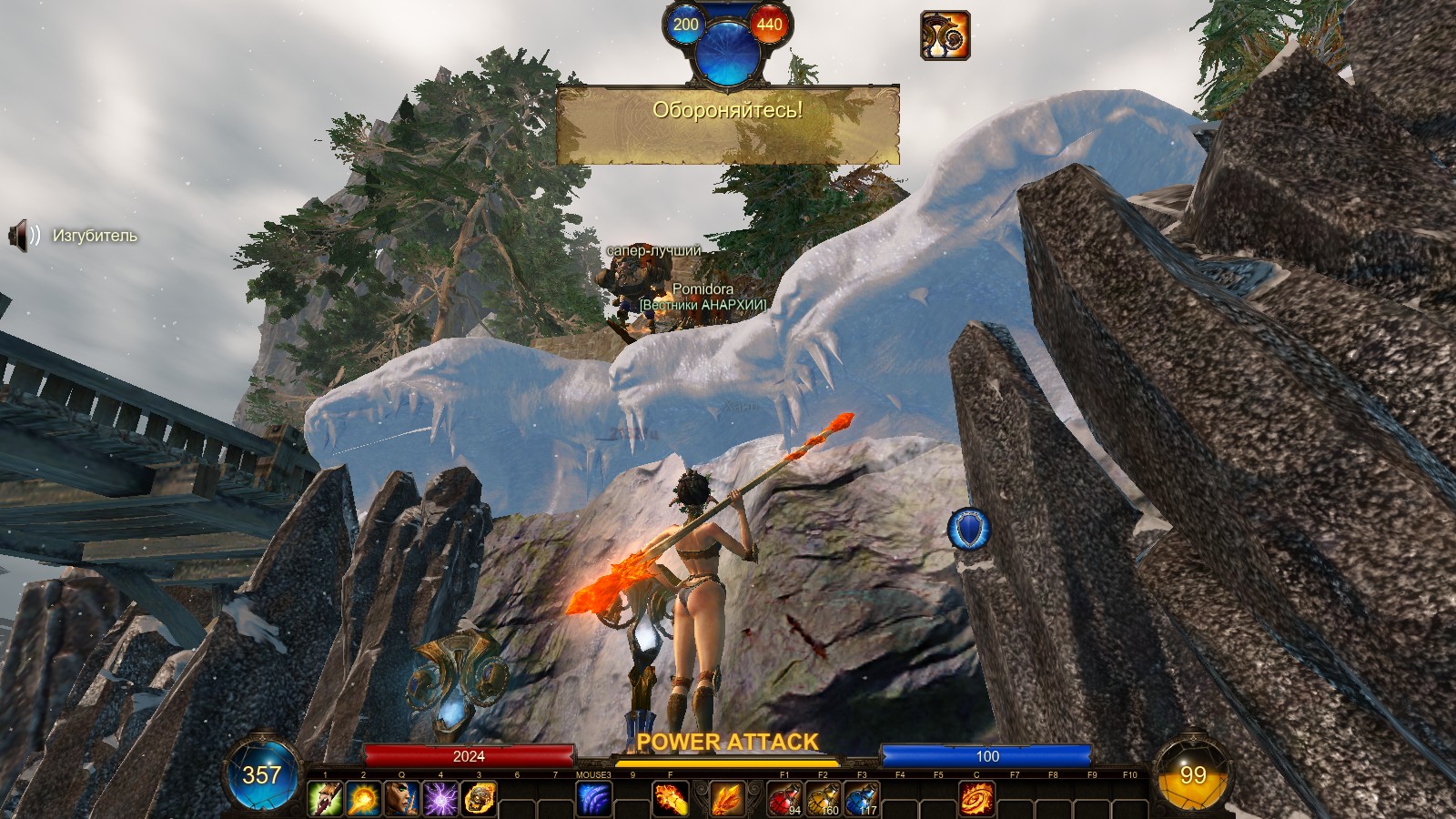Screen dimensions: 1456x819
Task: Drink the blue mana potion
Action: pyautogui.click(x=861, y=799)
